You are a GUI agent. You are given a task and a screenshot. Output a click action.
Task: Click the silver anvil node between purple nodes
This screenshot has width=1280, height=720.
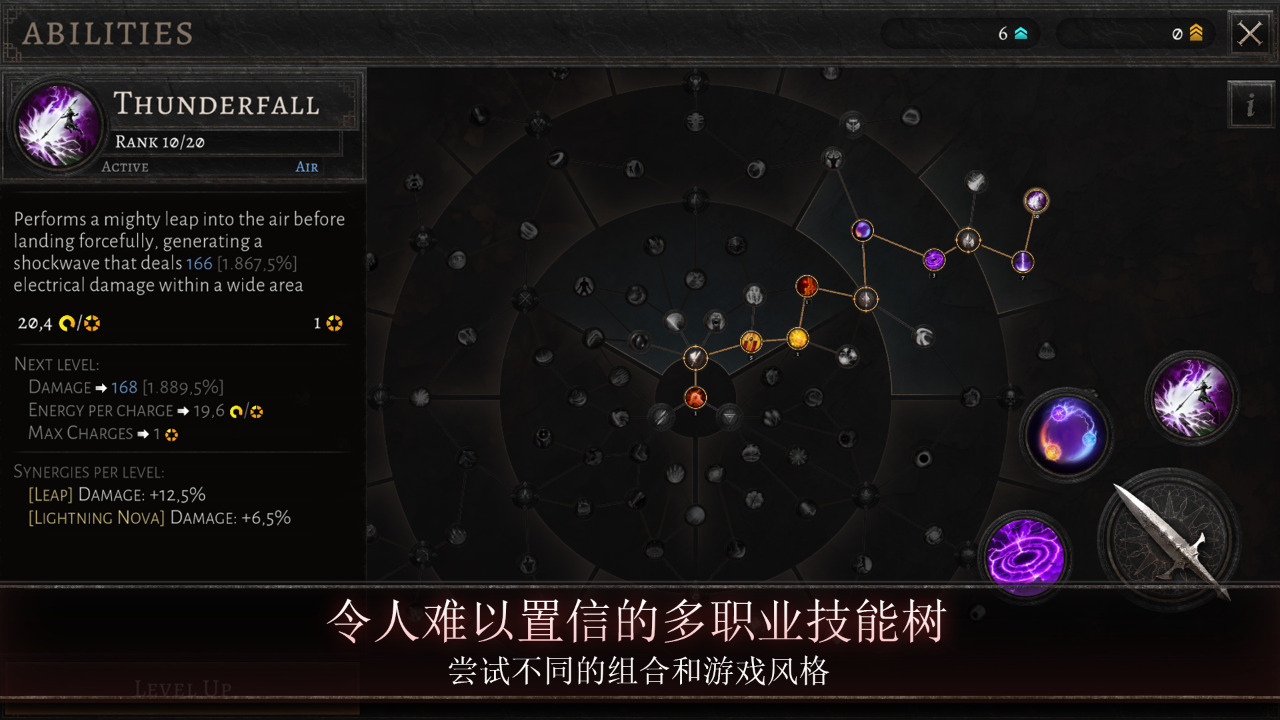(968, 240)
